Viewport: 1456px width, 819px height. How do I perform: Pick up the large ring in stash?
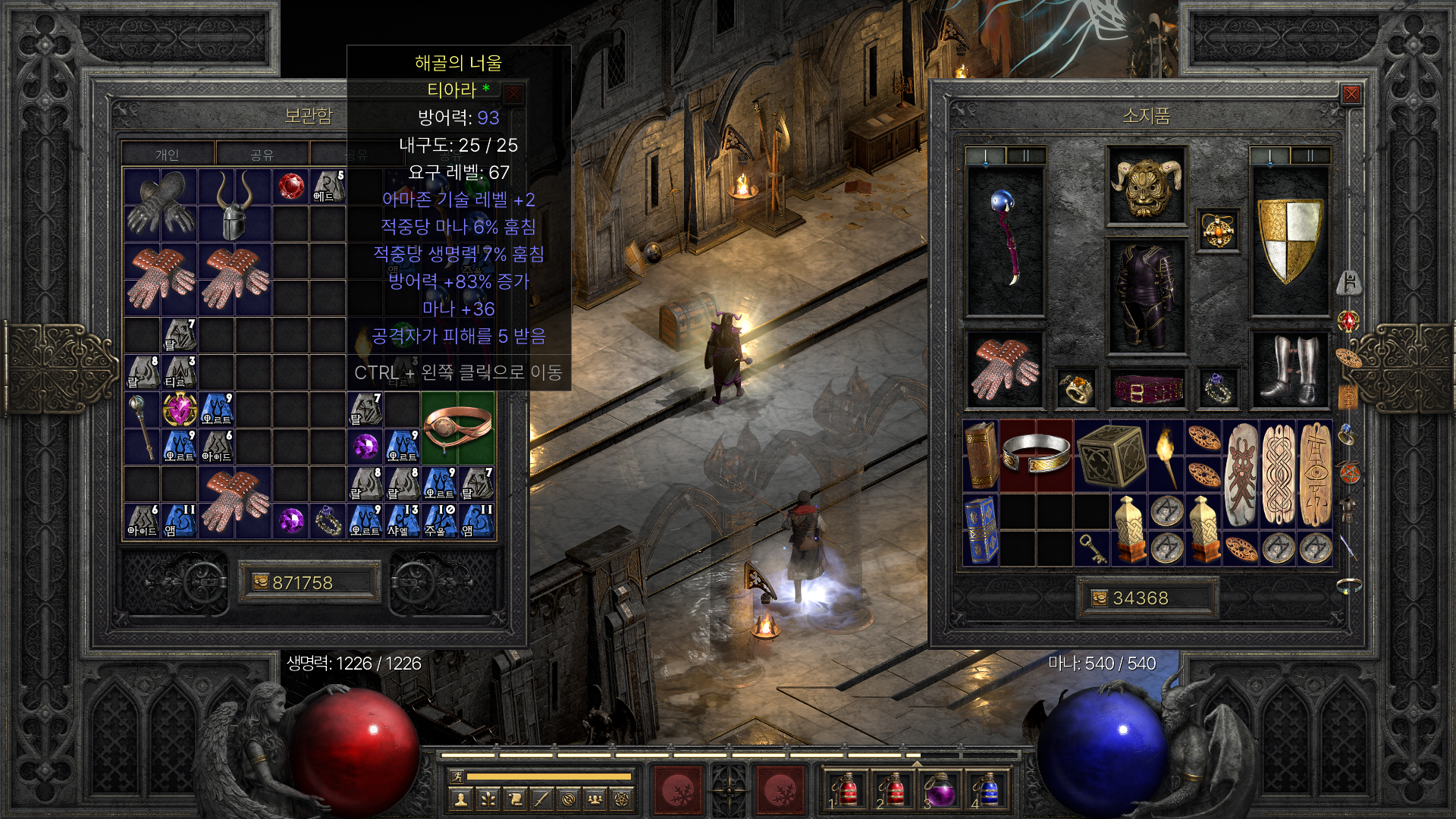coord(458,427)
